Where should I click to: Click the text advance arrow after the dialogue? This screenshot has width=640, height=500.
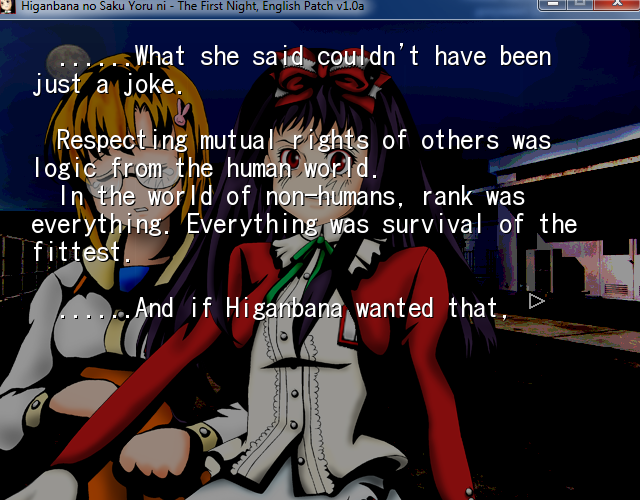[x=537, y=299]
